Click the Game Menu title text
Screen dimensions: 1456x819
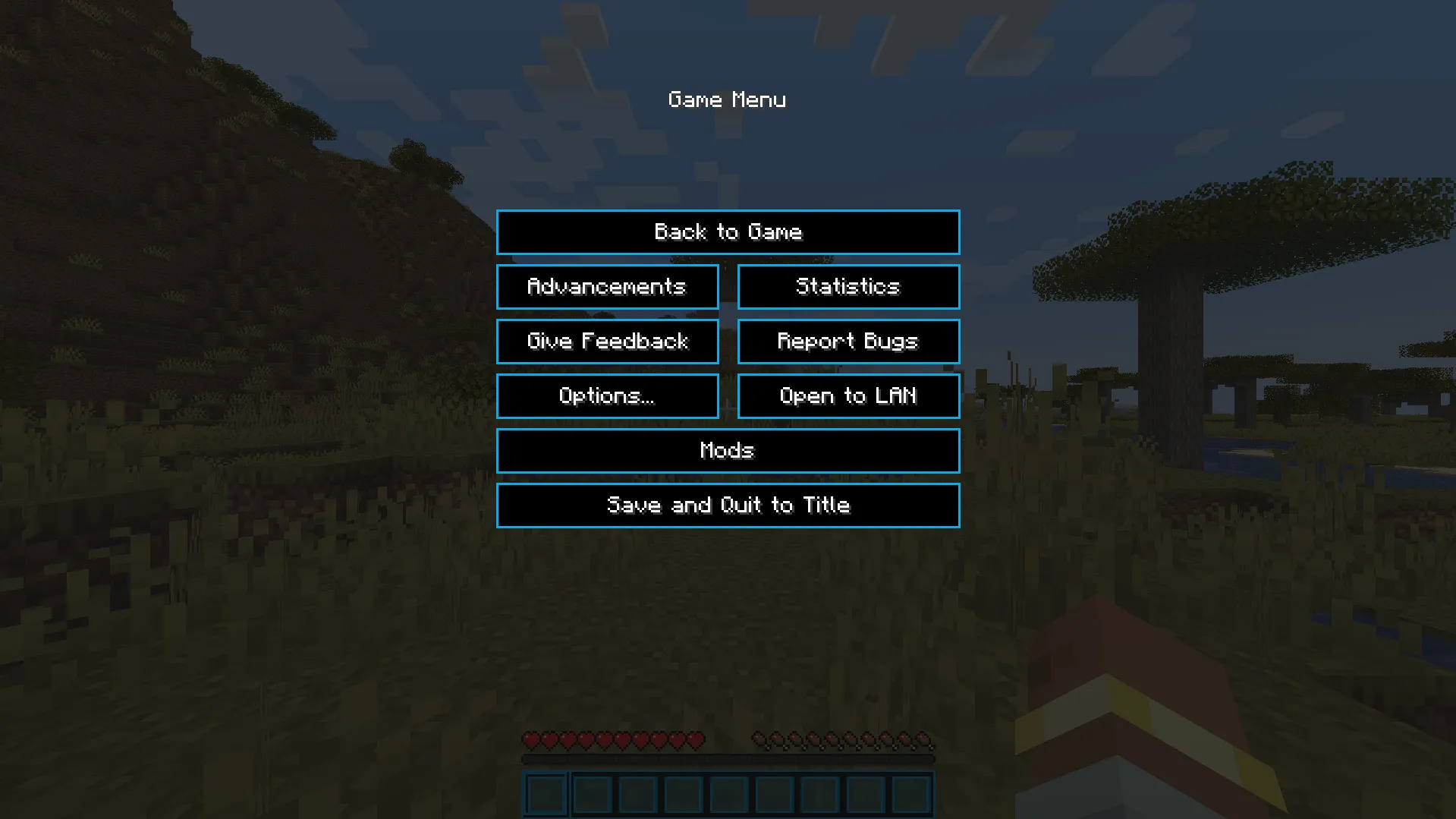[727, 99]
